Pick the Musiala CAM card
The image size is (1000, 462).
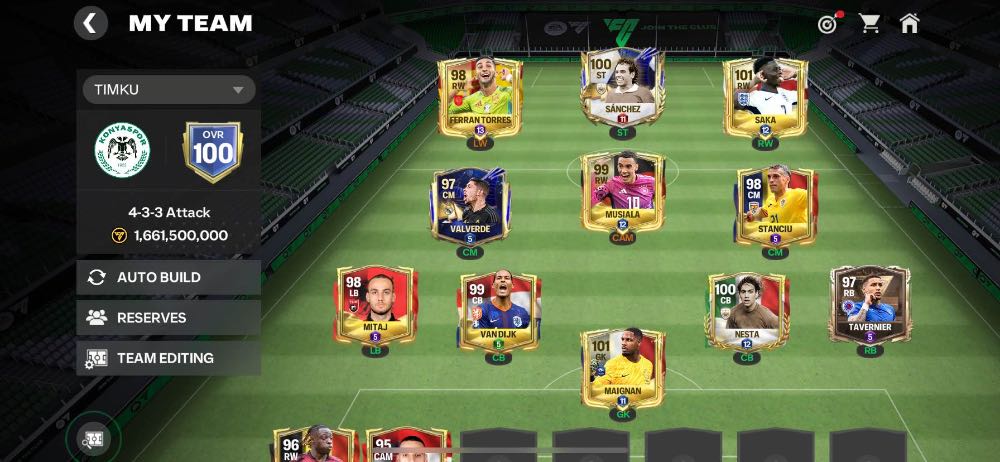pyautogui.click(x=622, y=192)
